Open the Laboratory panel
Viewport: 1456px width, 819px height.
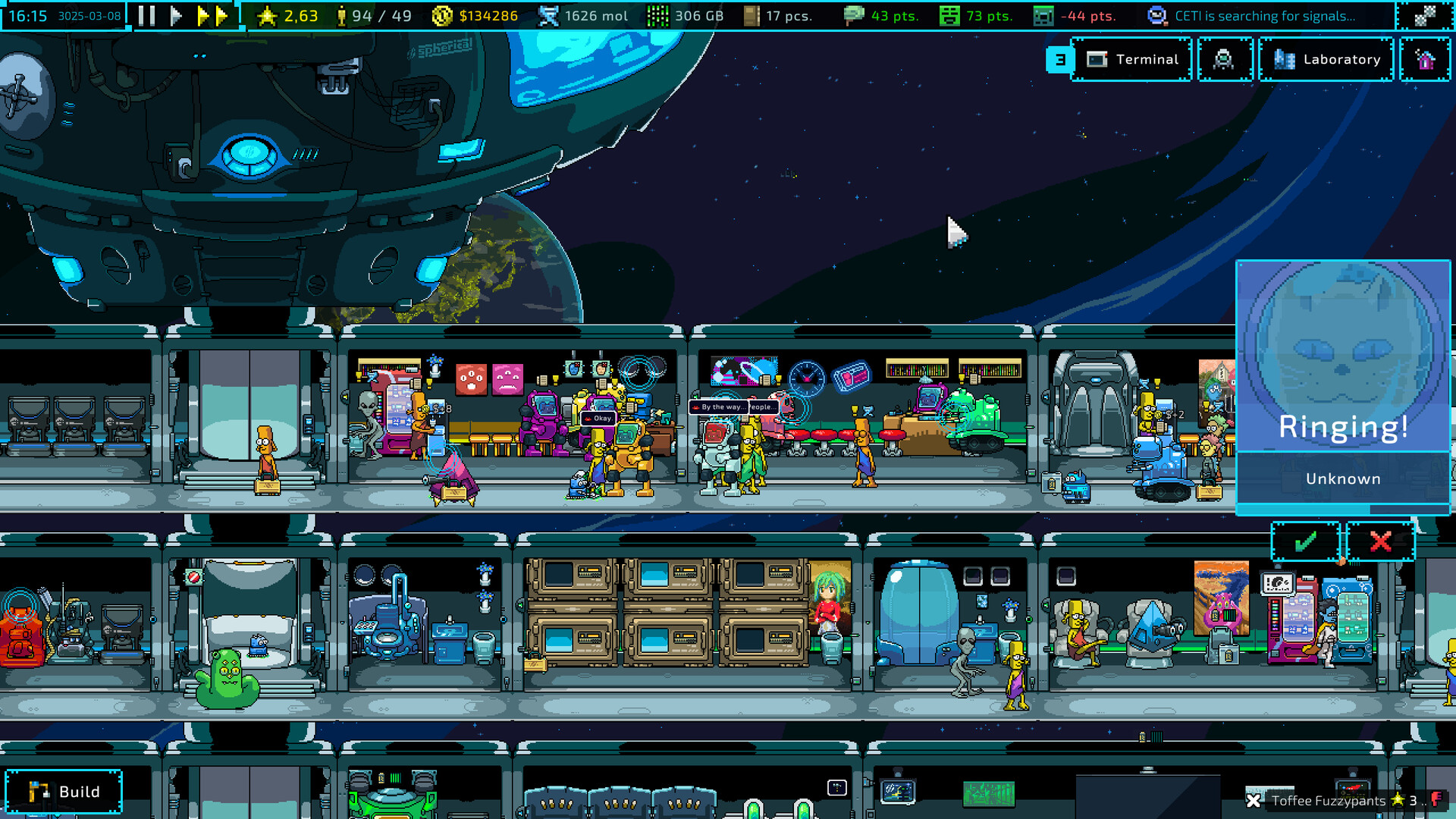point(1326,59)
